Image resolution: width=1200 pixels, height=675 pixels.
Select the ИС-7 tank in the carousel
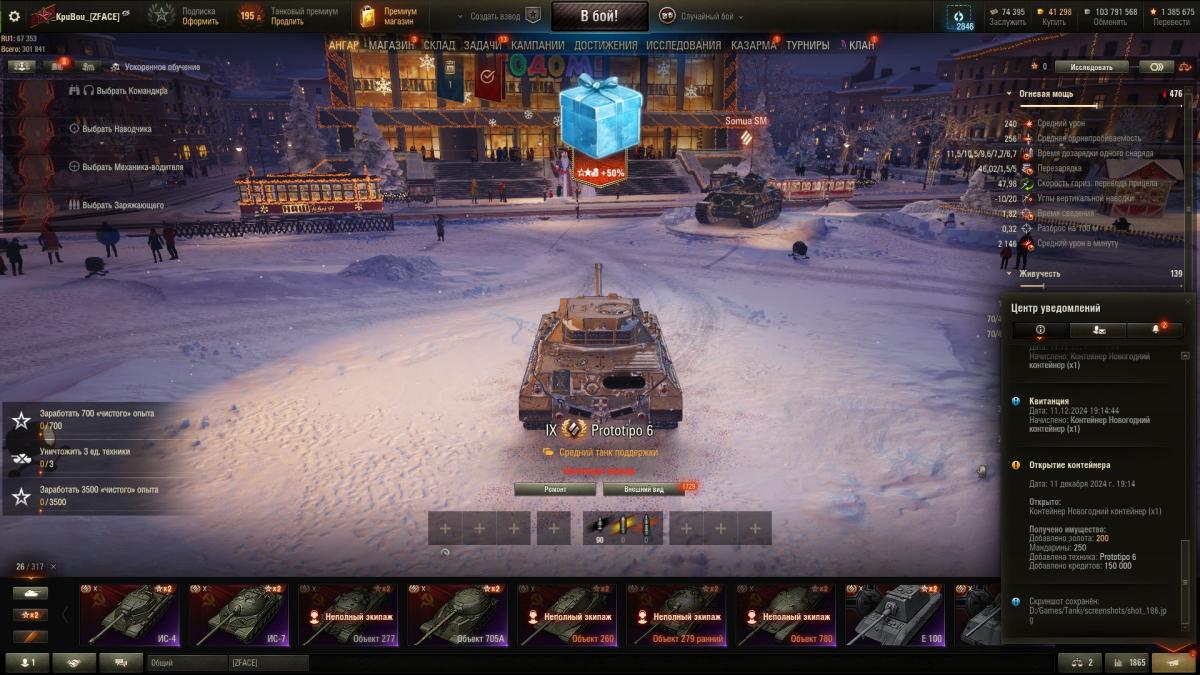pyautogui.click(x=238, y=615)
